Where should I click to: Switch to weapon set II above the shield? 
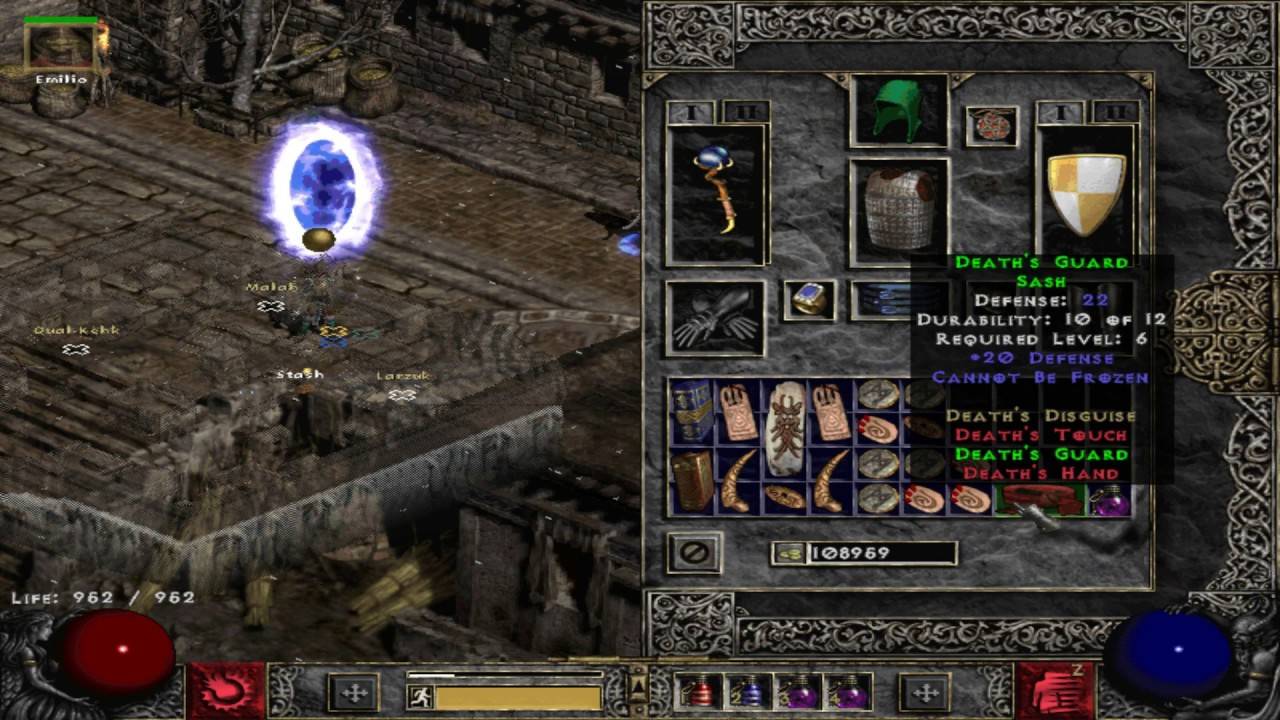pyautogui.click(x=1115, y=112)
